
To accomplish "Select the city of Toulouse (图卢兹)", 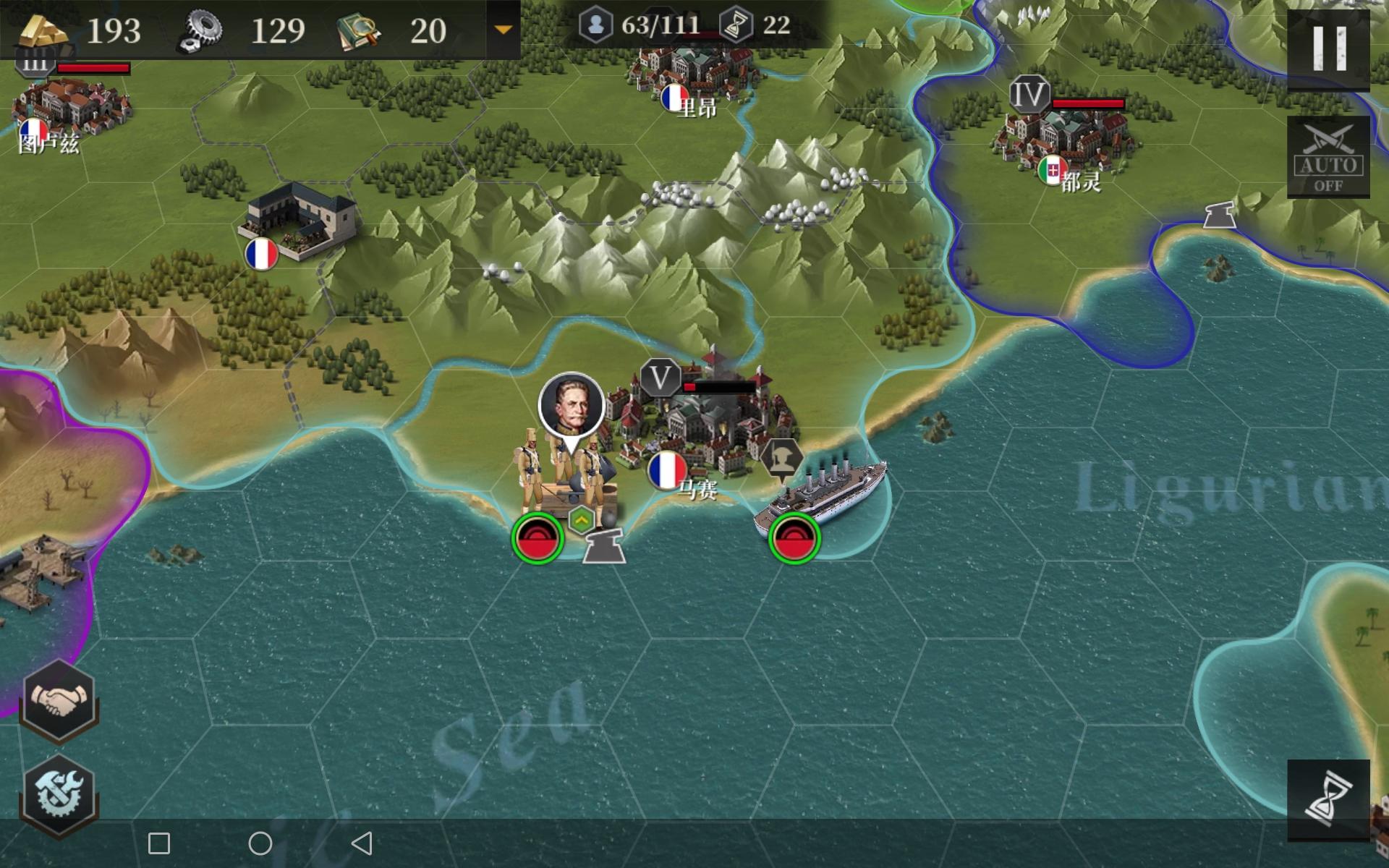I will pos(69,109).
